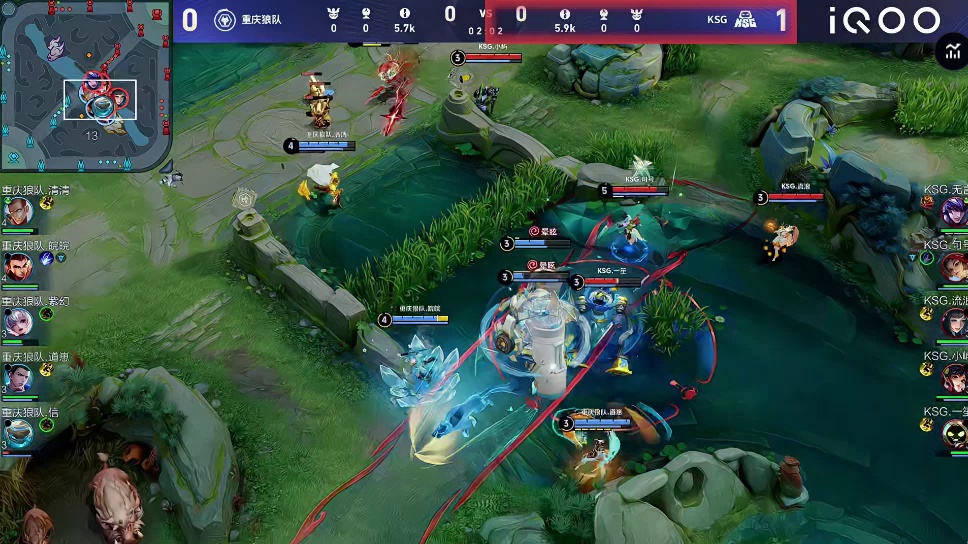
Task: Pick the KSG.小崽 player portrait
Action: pos(954,378)
